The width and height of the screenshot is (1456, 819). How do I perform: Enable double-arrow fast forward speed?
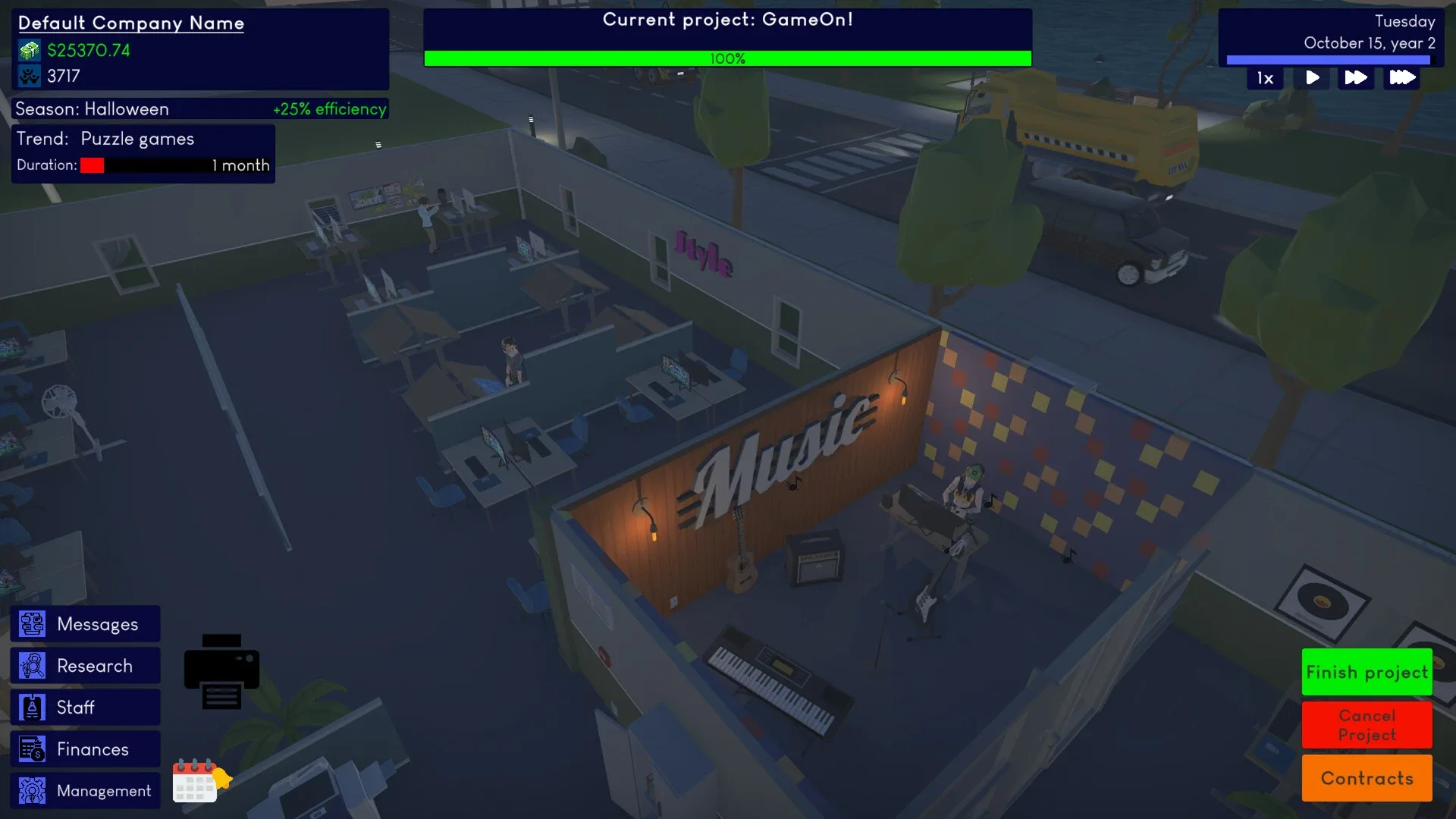pyautogui.click(x=1357, y=77)
